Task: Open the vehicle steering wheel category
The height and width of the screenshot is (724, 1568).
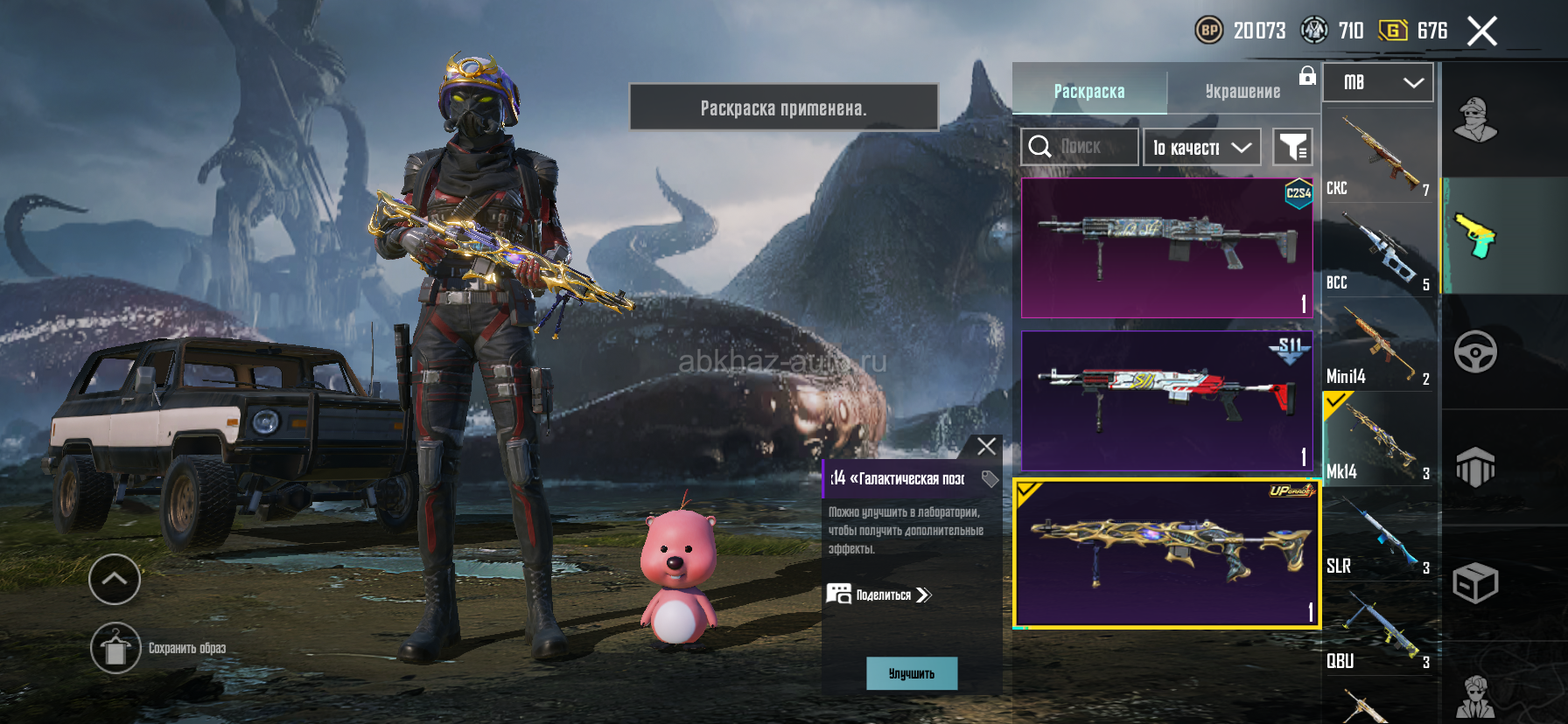Action: coord(1475,352)
